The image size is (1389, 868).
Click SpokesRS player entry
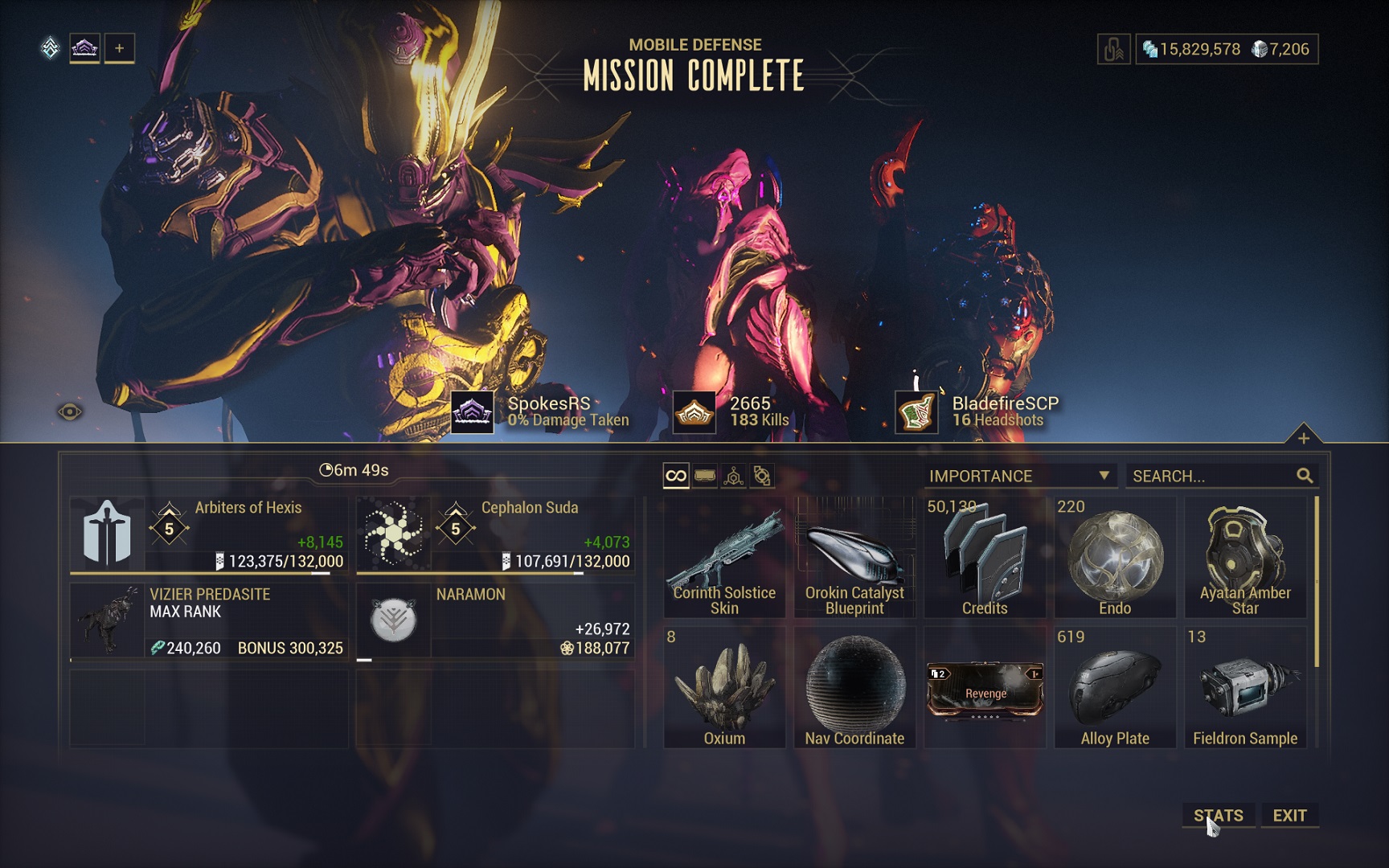pos(548,411)
